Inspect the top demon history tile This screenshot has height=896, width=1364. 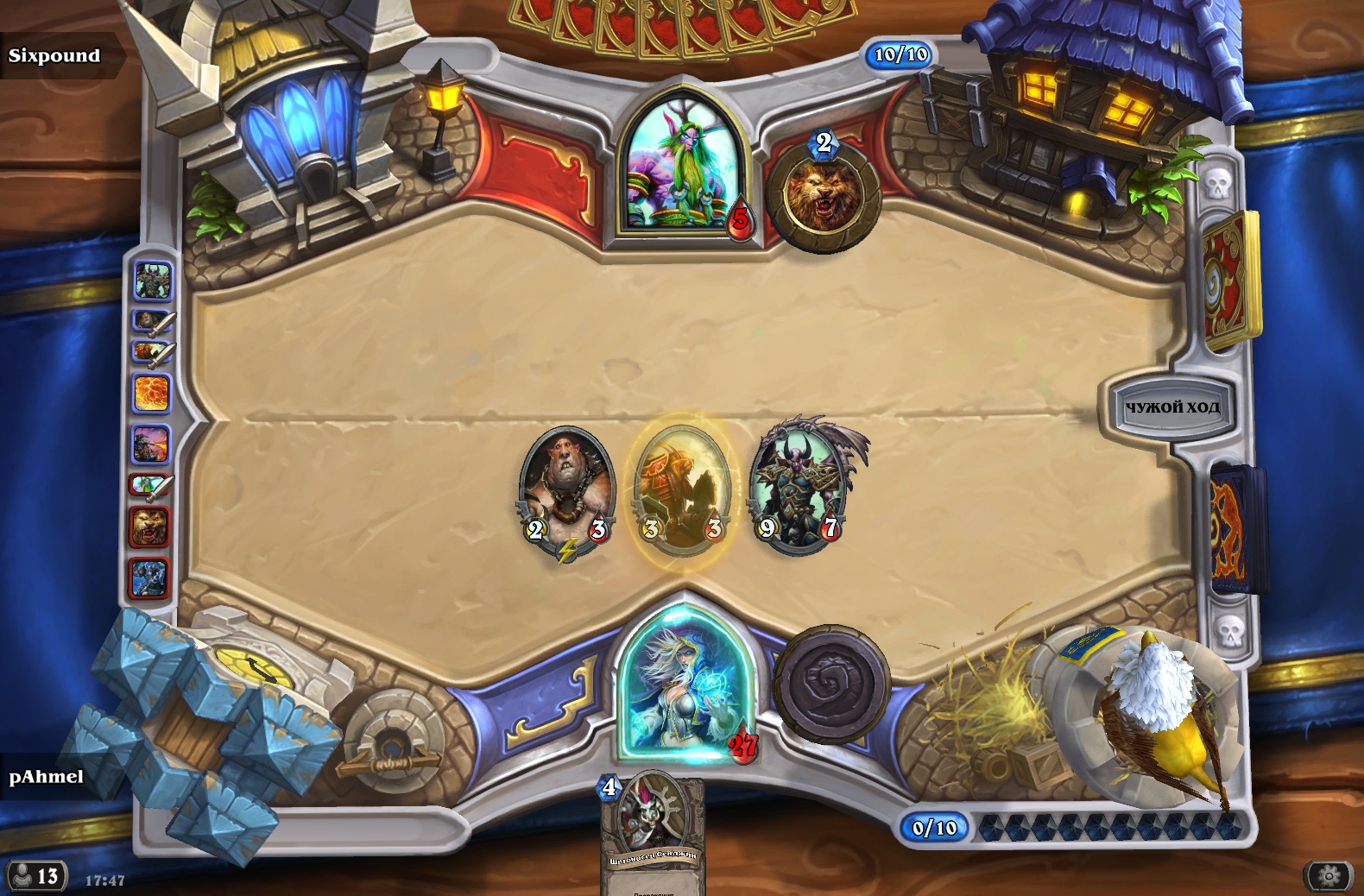(153, 281)
